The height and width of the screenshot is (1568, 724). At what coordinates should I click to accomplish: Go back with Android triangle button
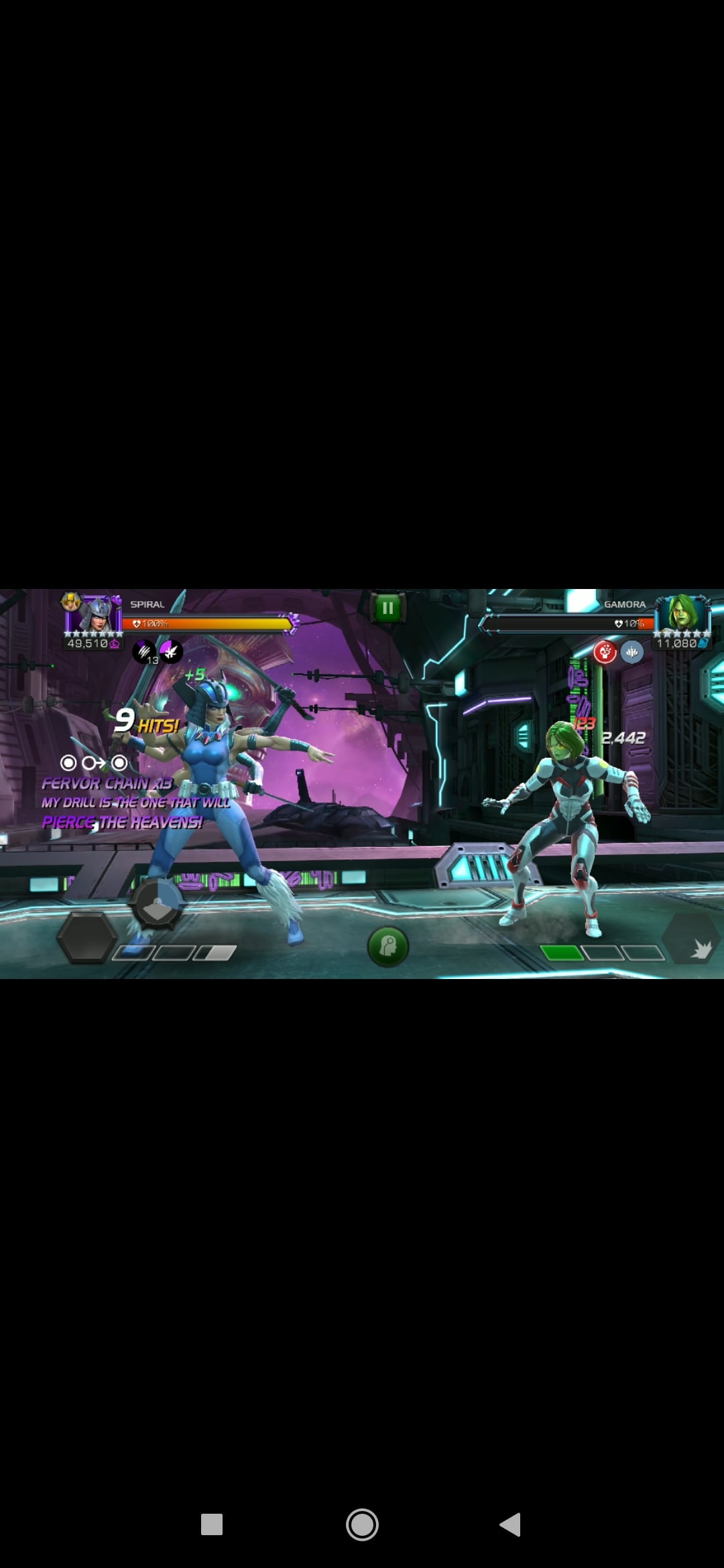[x=511, y=1524]
